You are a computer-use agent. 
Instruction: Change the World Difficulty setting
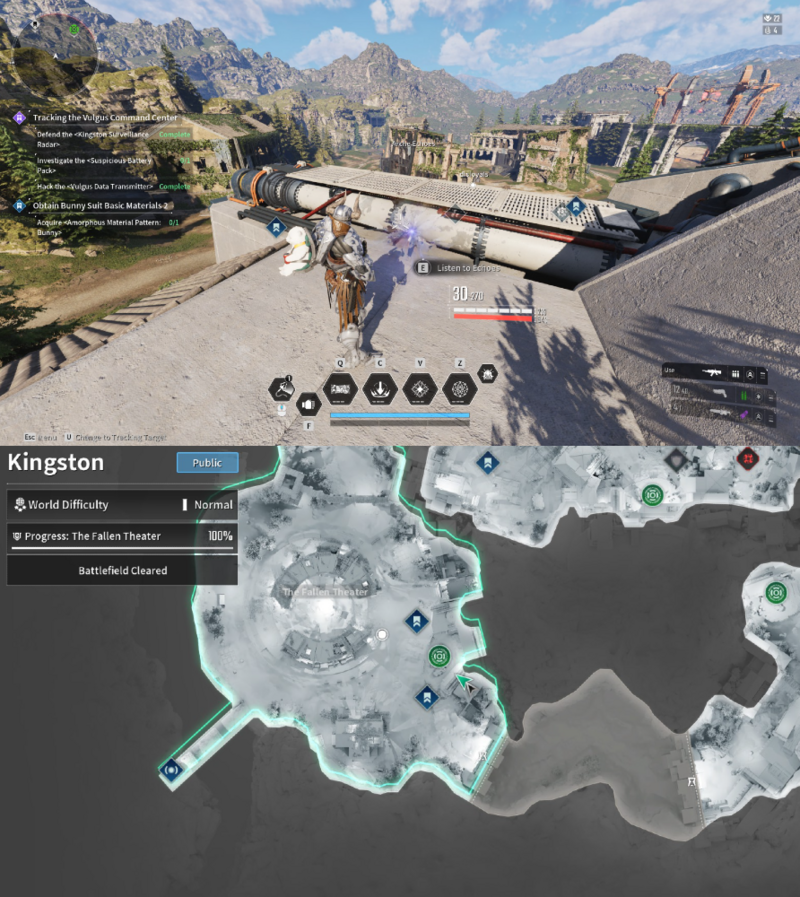click(121, 505)
